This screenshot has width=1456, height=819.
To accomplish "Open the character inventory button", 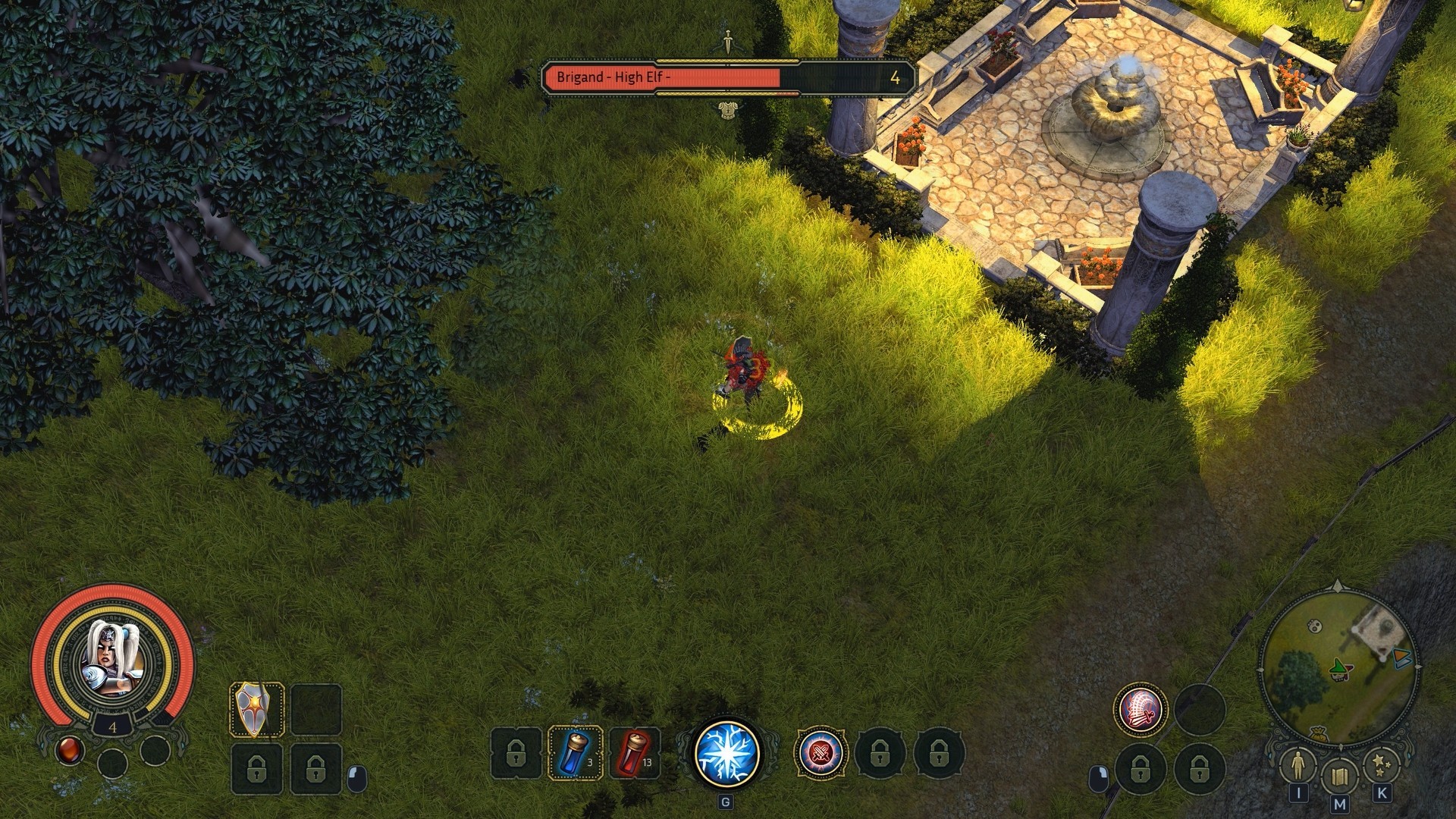I will 1298,766.
